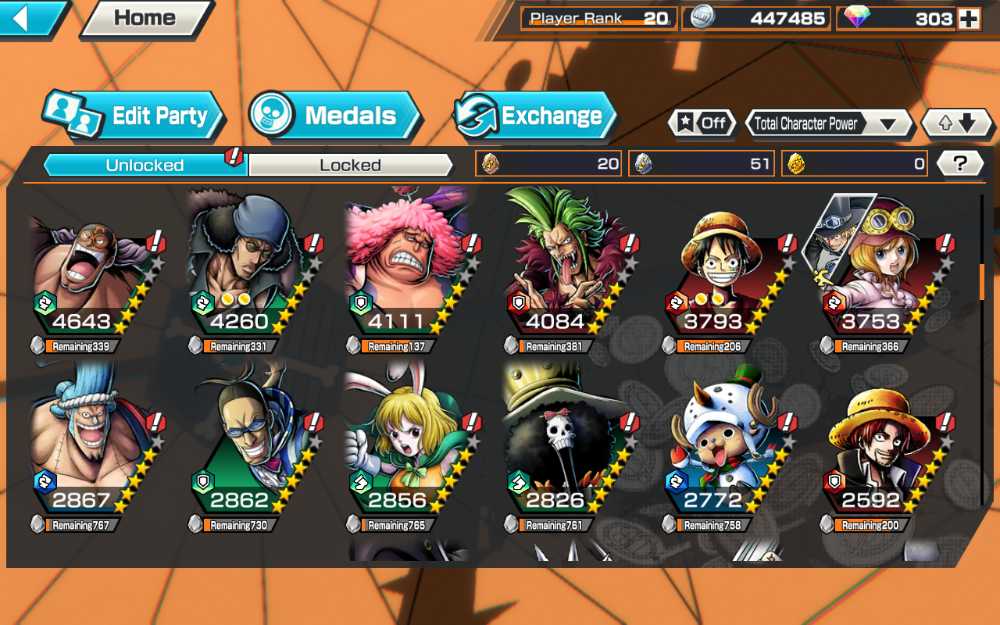The image size is (1000, 625).
Task: Open the question mark help button
Action: click(960, 164)
